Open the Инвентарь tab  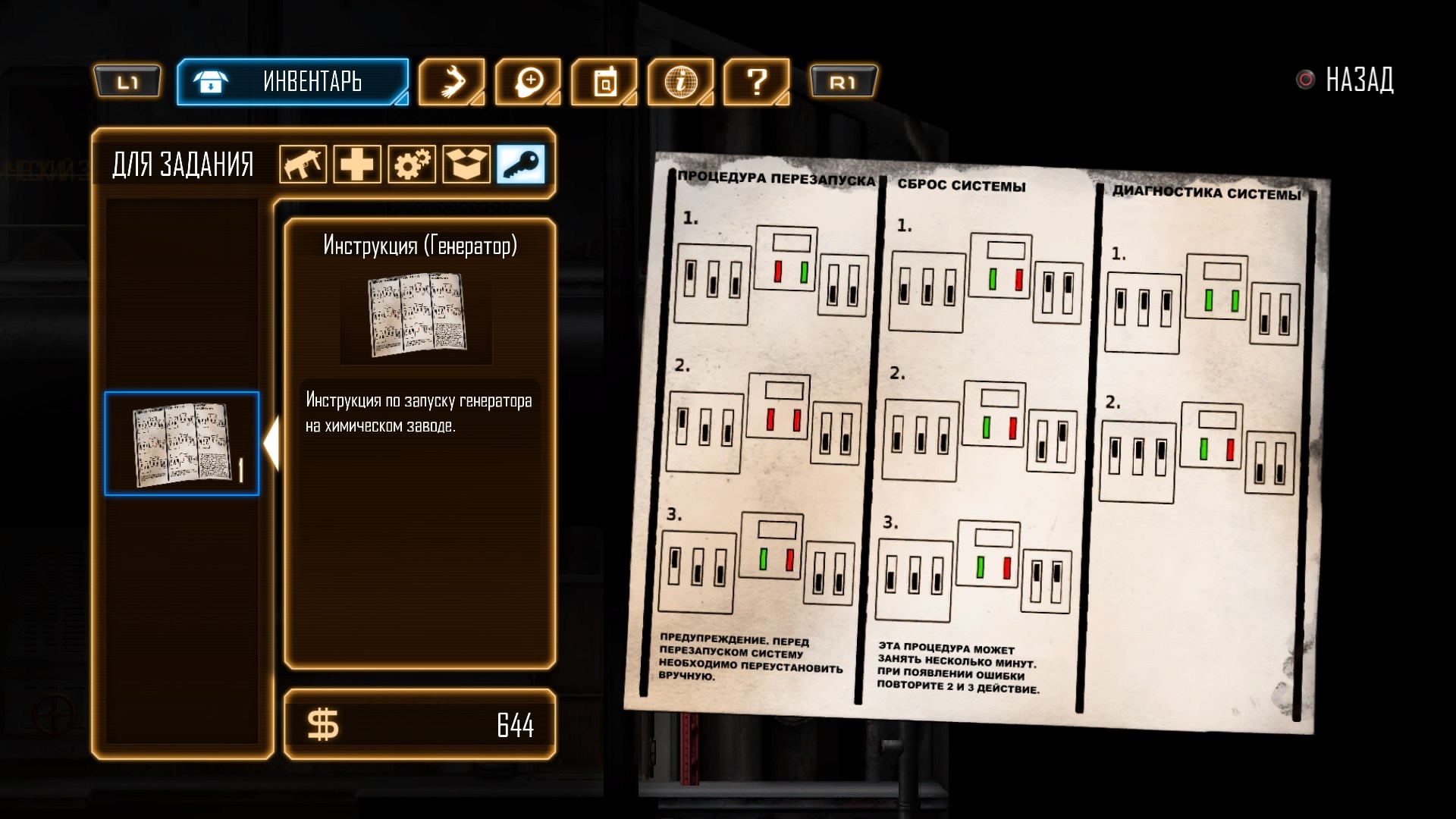click(x=293, y=81)
